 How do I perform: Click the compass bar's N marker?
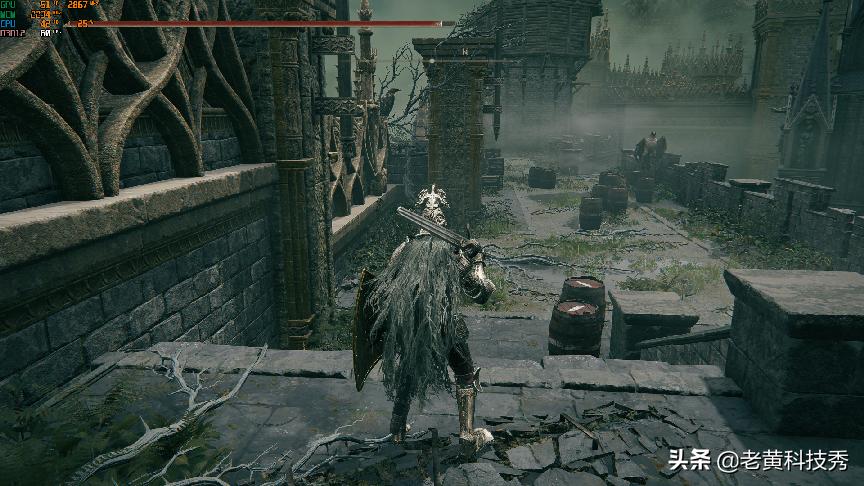pos(465,49)
